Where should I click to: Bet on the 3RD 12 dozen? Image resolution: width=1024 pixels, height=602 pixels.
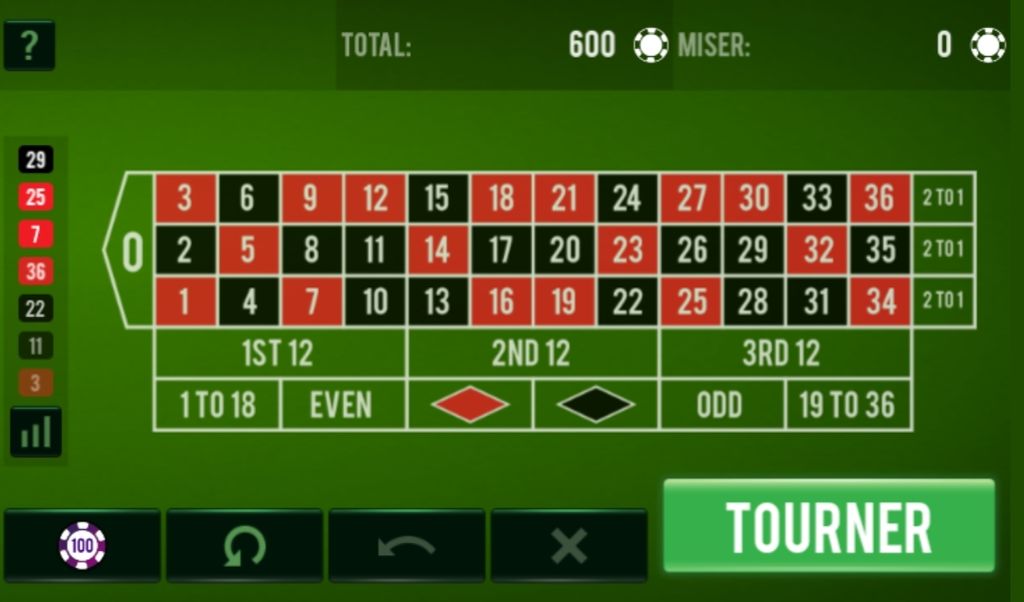[784, 354]
